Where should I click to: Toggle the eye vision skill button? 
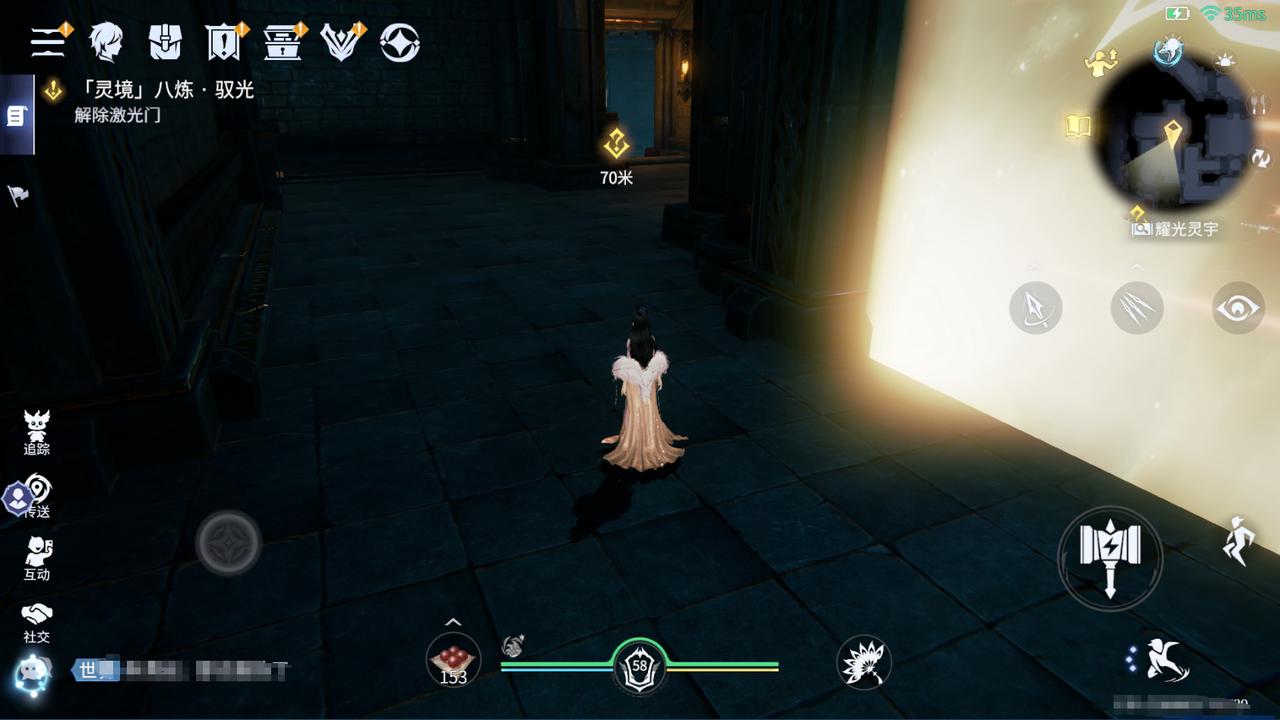click(x=1238, y=308)
